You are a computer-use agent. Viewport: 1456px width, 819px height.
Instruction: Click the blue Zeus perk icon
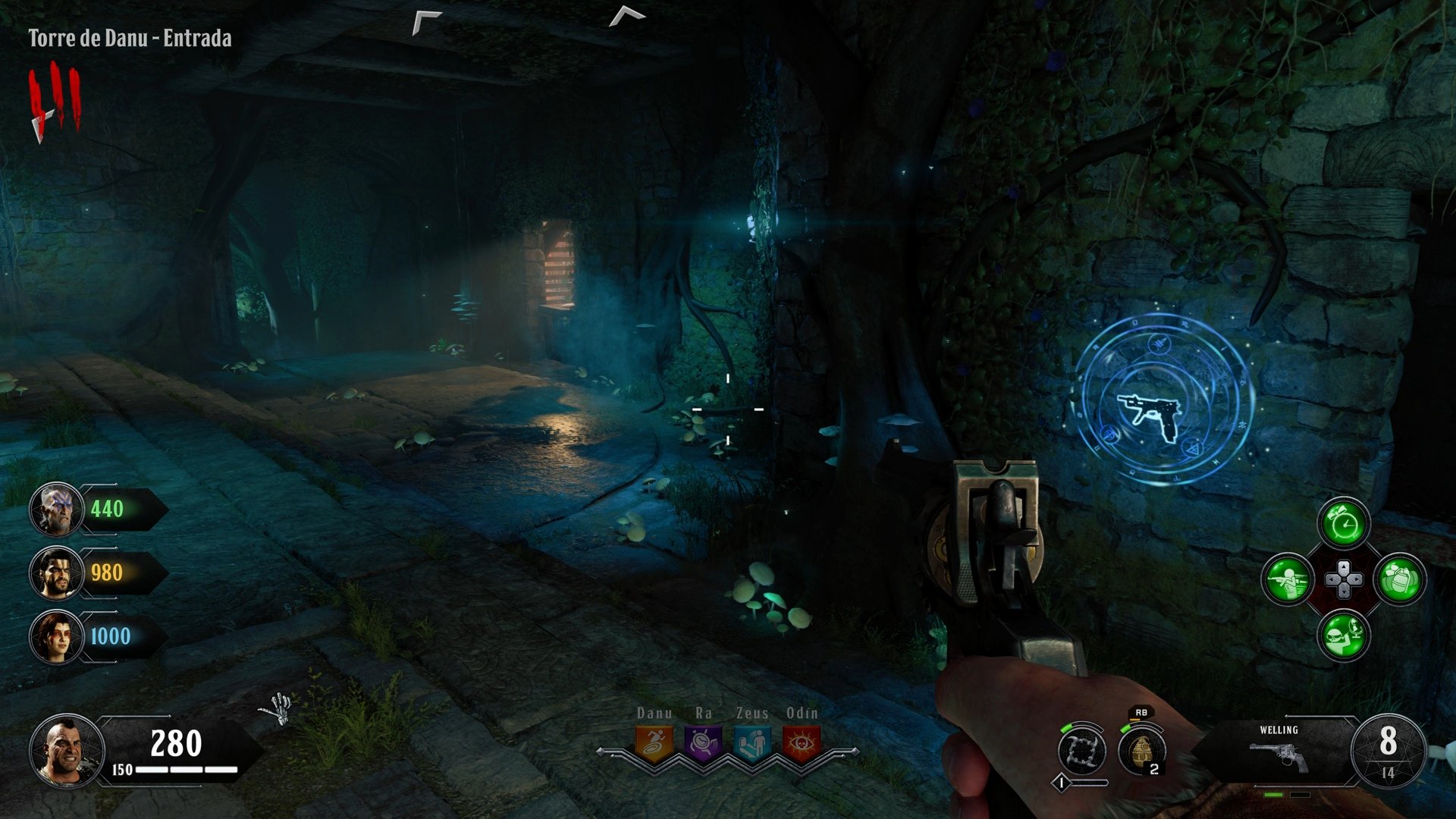(x=752, y=744)
